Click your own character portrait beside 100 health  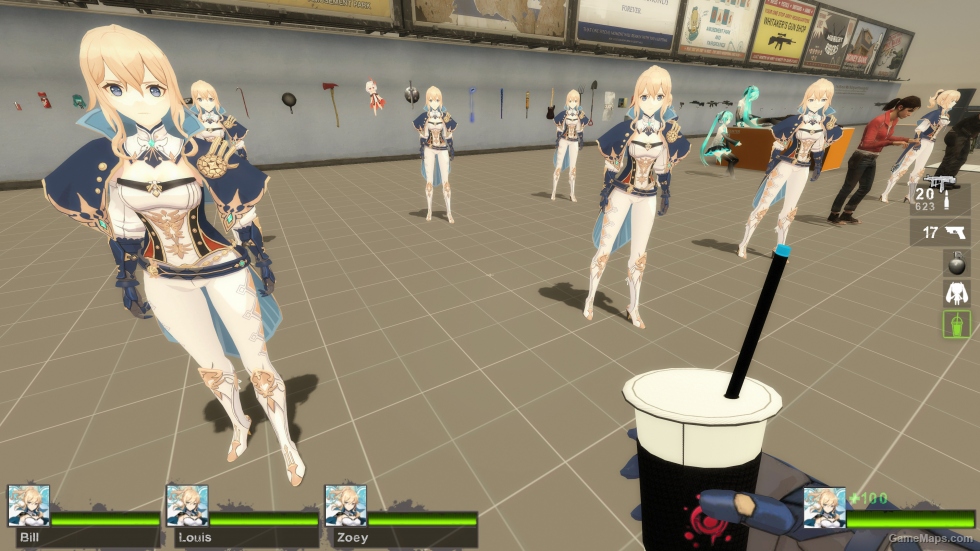coord(824,508)
